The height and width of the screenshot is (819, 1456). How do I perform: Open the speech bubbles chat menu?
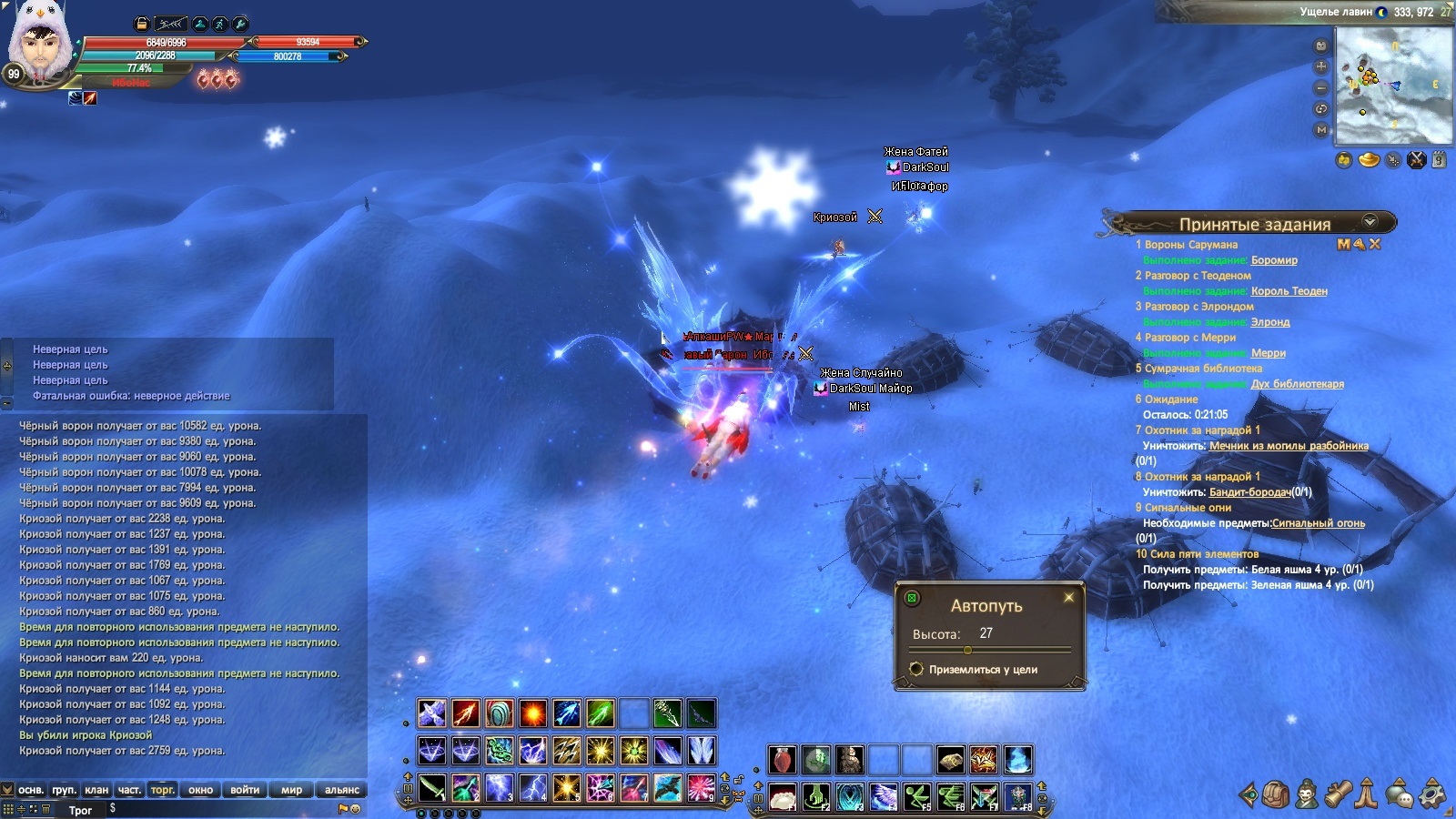[x=1400, y=794]
